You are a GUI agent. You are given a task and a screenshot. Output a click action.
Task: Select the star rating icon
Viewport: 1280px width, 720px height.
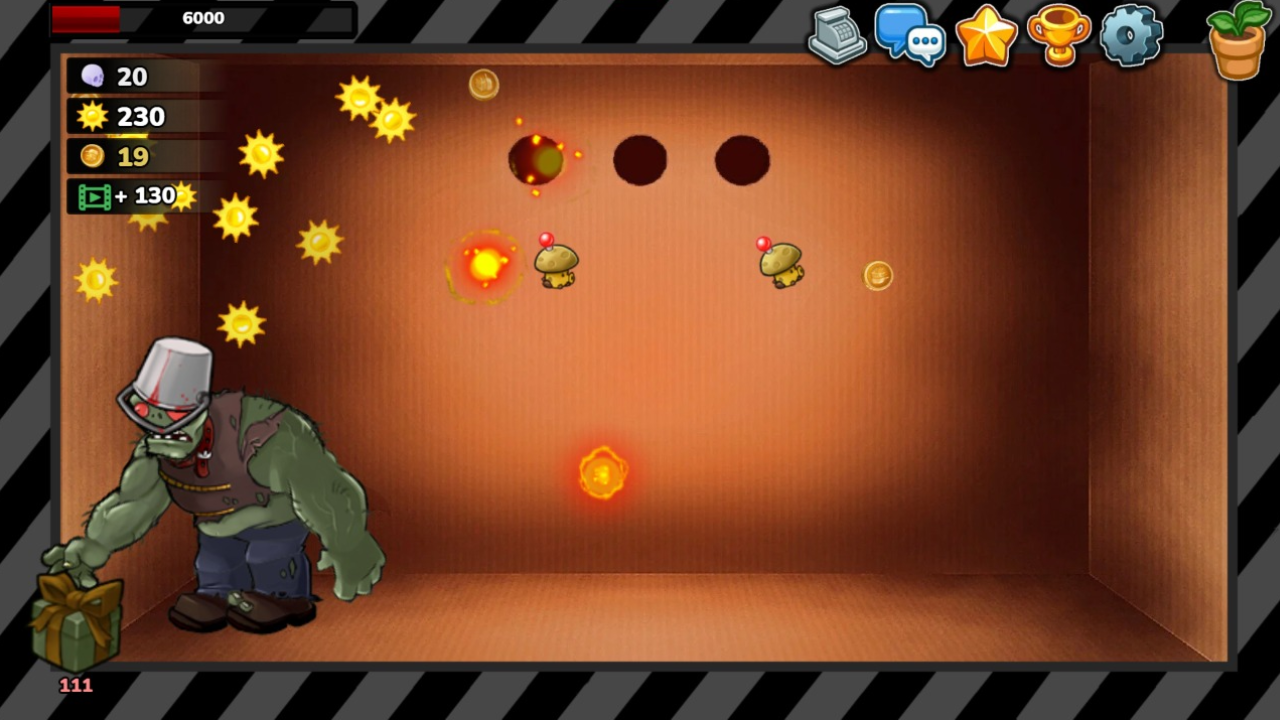click(x=986, y=37)
